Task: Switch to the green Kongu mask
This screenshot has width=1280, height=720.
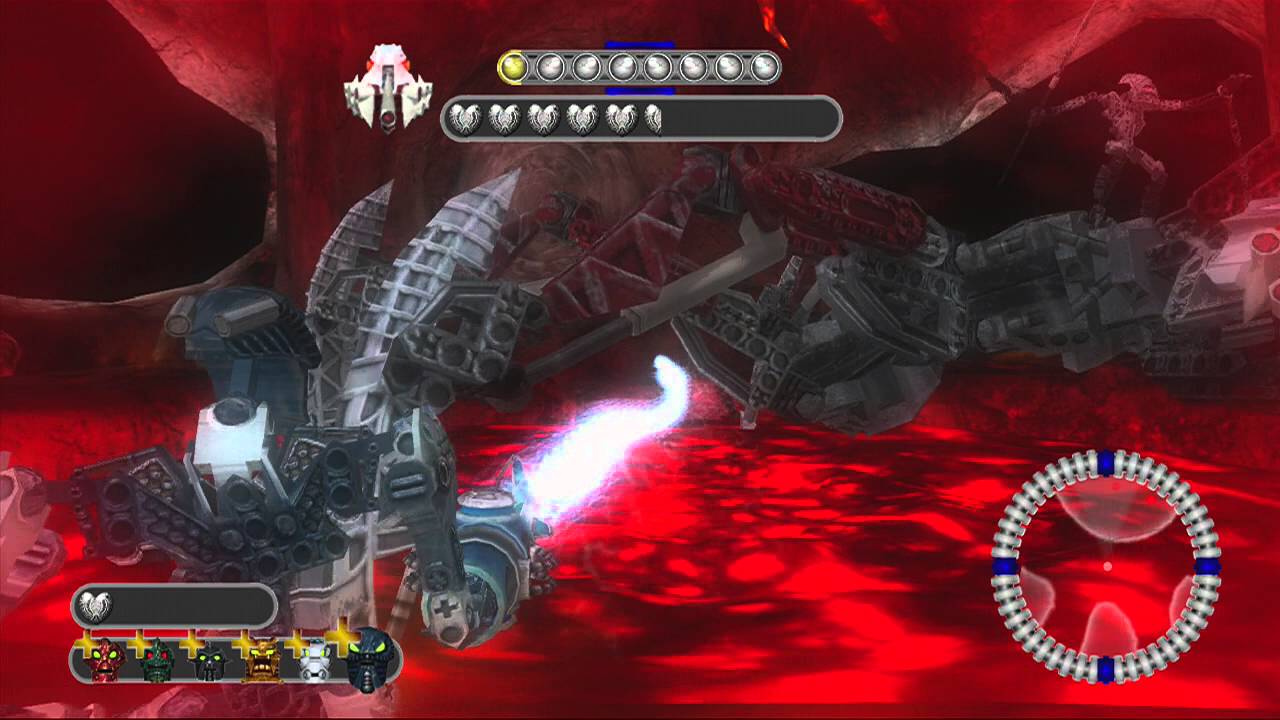Action: click(159, 661)
